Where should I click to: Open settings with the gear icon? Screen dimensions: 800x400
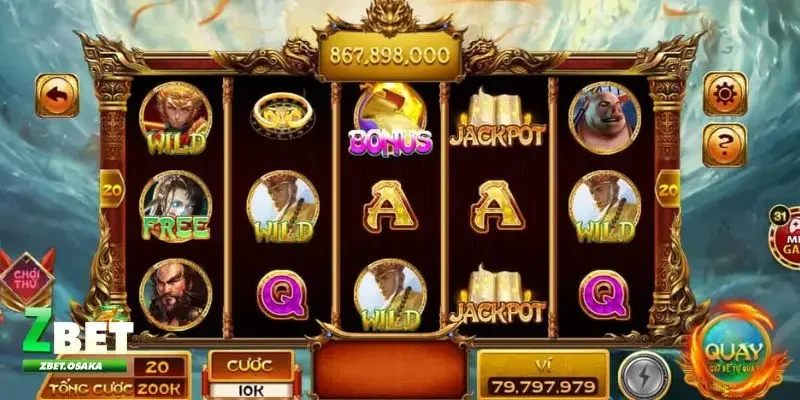pos(724,94)
